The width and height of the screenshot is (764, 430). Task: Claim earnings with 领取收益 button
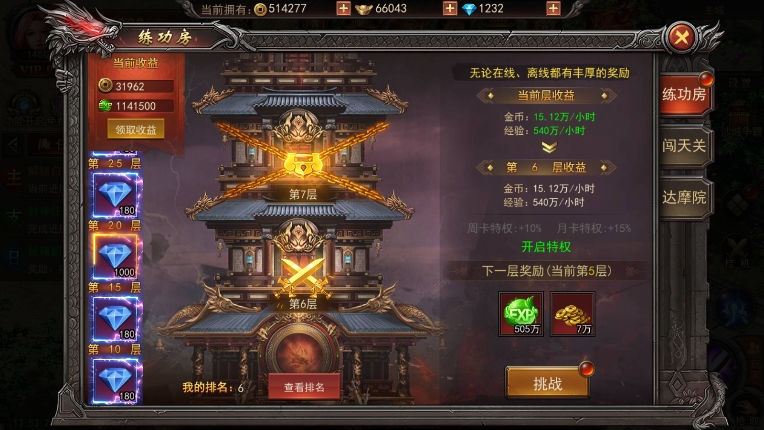coord(135,129)
